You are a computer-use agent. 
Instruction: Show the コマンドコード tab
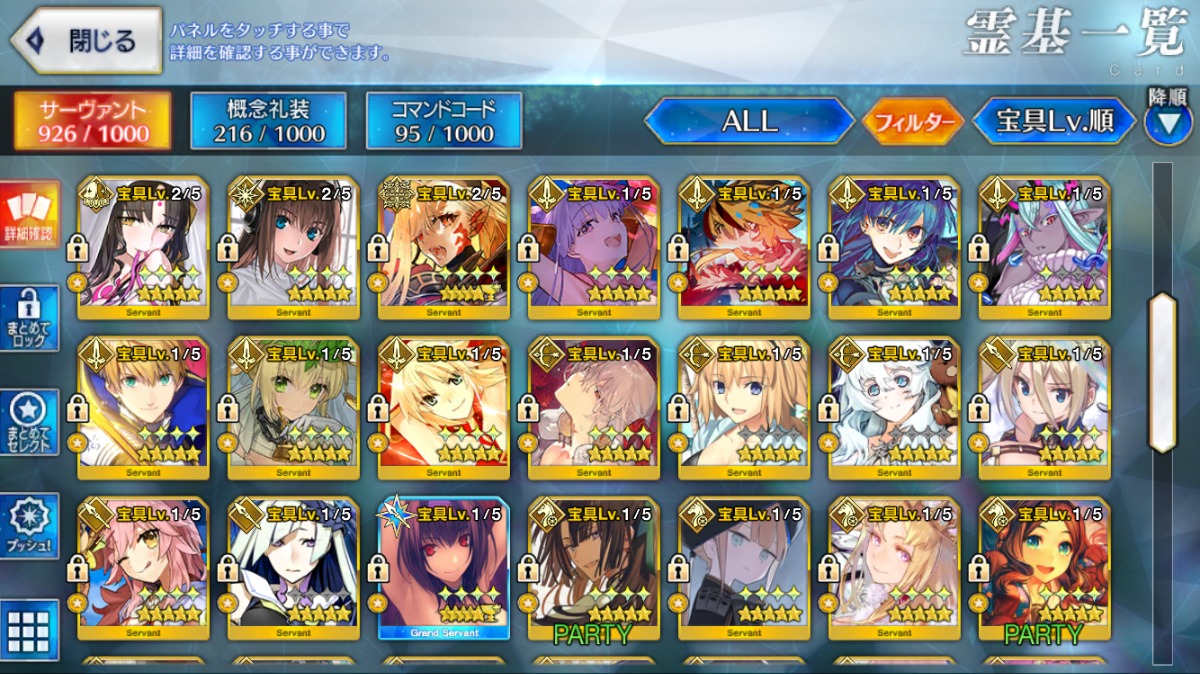coord(444,121)
